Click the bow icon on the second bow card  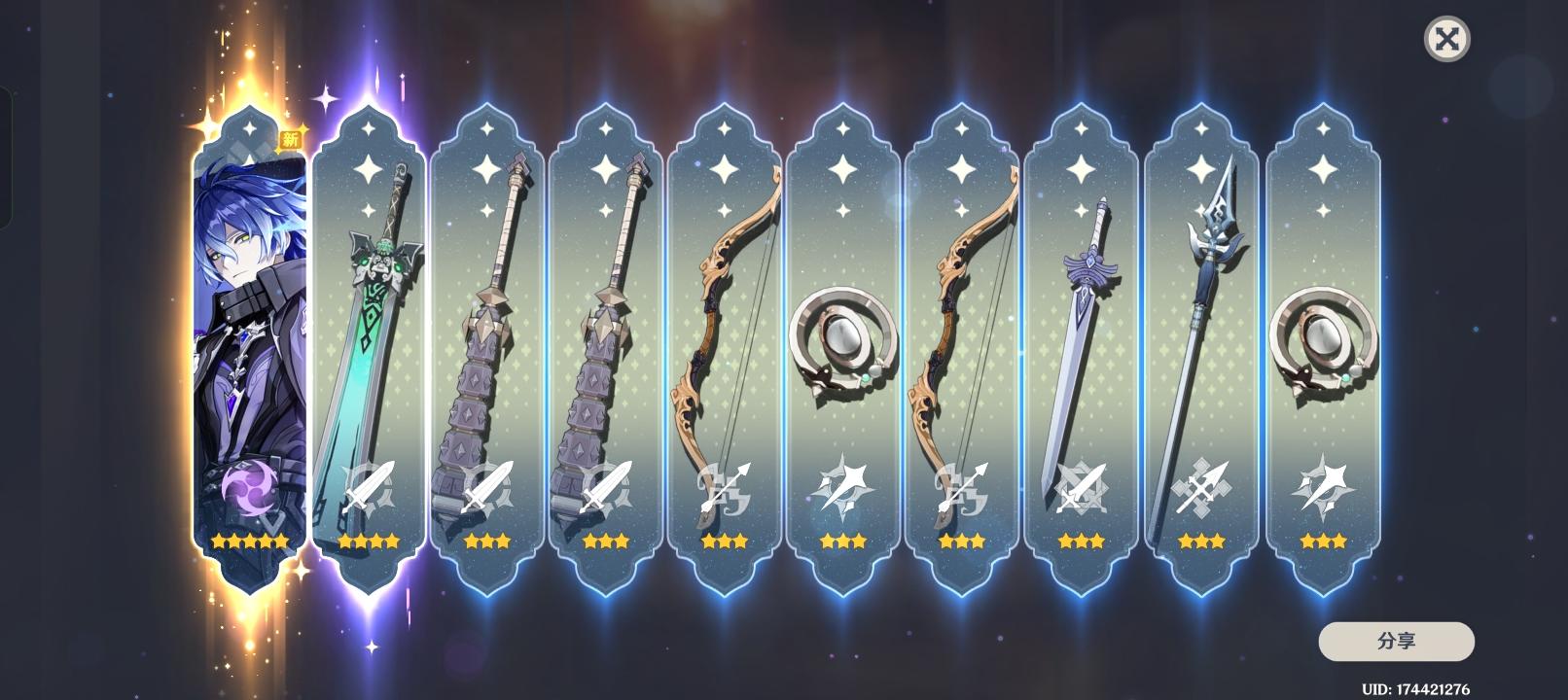[x=963, y=488]
